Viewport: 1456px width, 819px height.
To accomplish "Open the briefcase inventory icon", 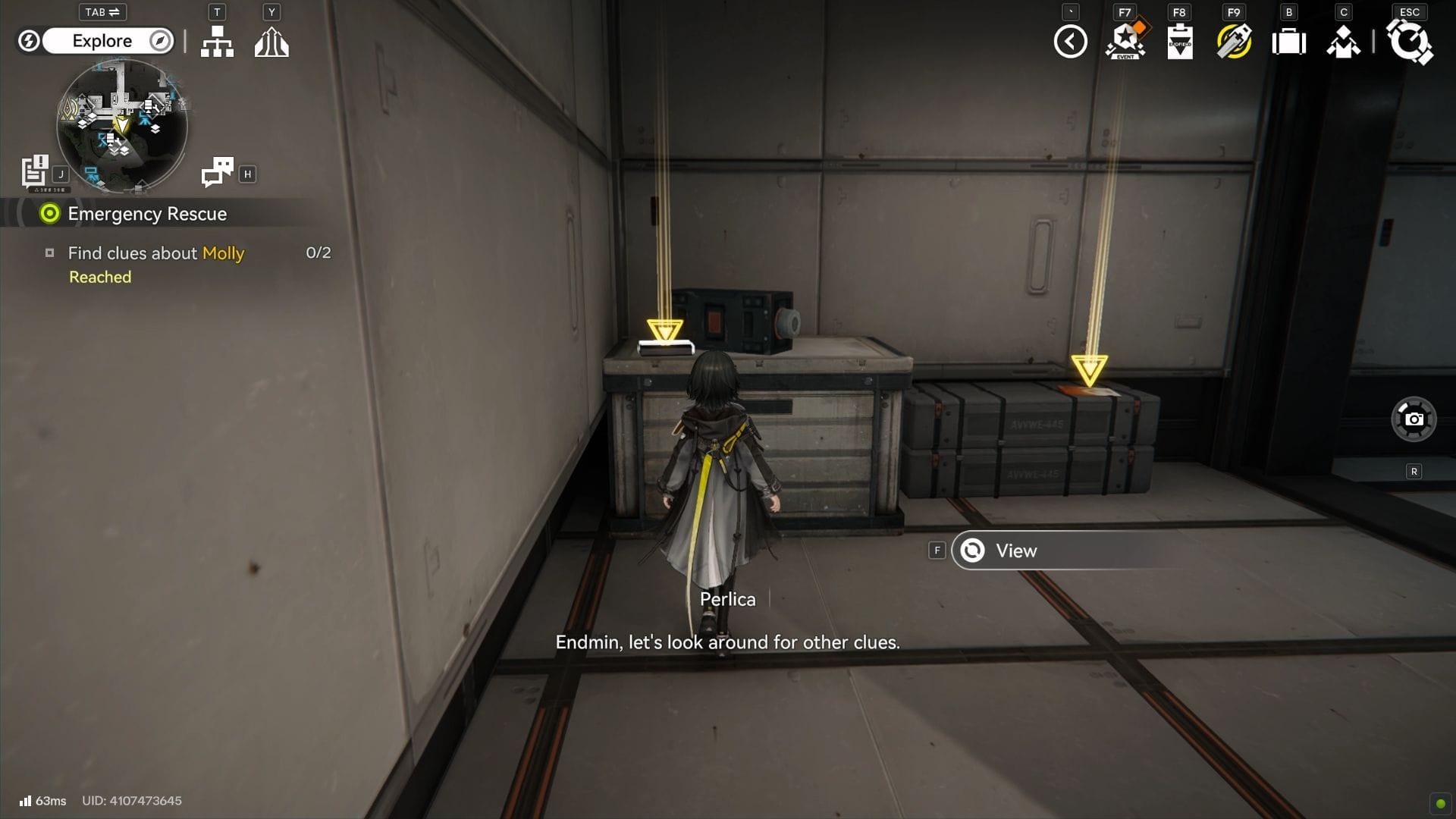I will pyautogui.click(x=1289, y=42).
